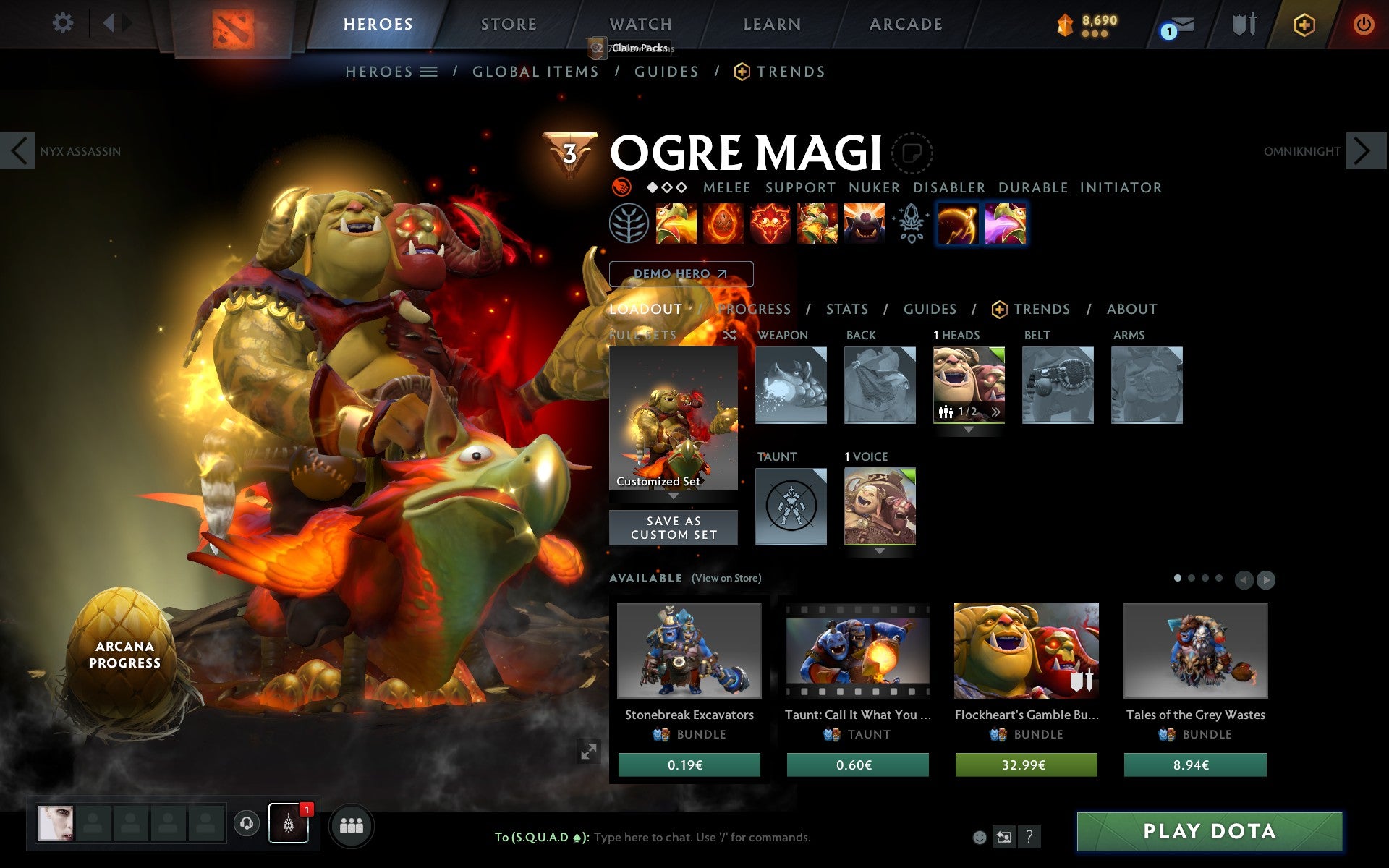Purchase Flockheart's Gamble bundle for 32.99€
1389x868 pixels.
(1026, 765)
